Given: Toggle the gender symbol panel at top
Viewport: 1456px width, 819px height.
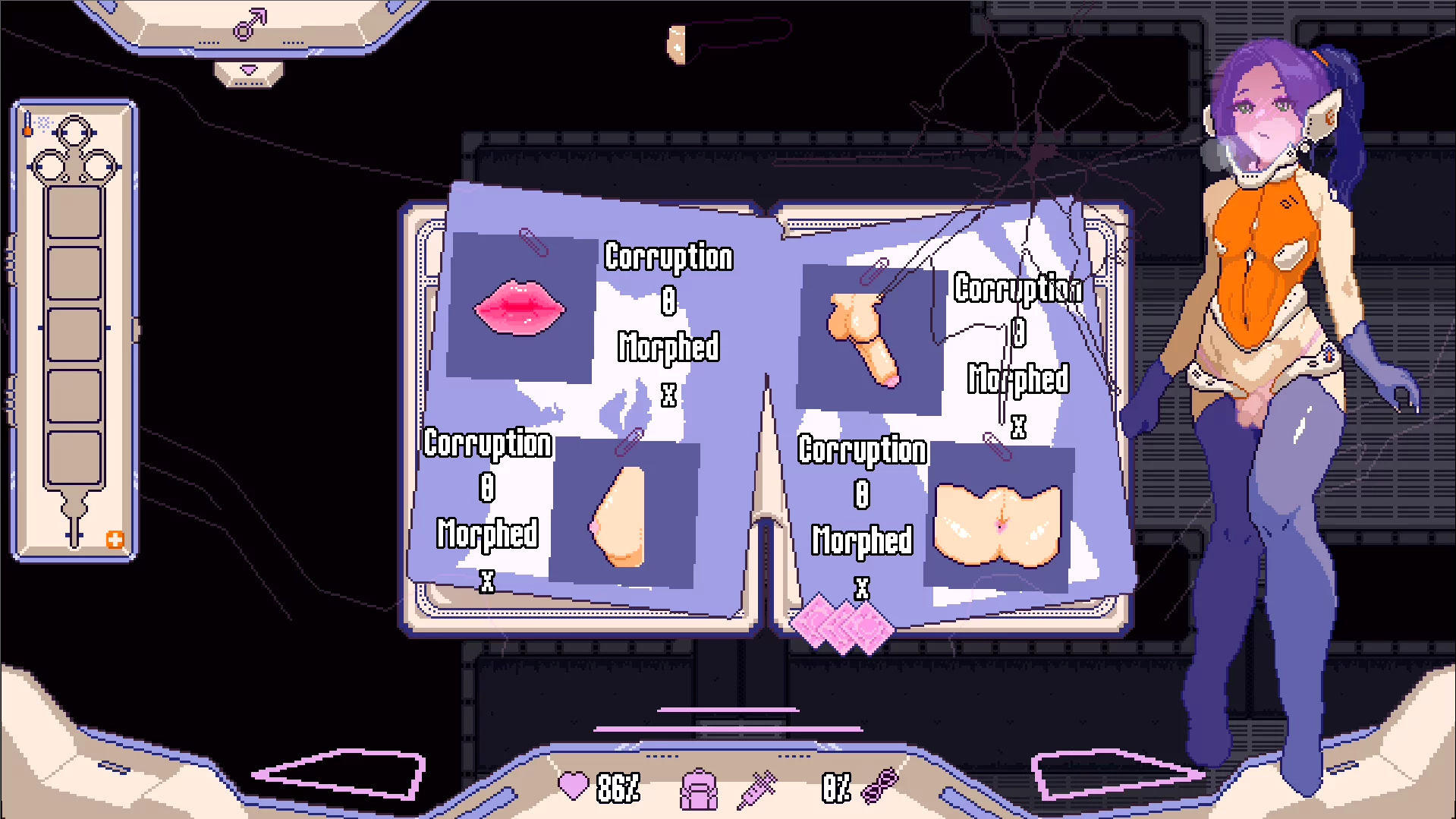Looking at the screenshot, I should point(250,25).
